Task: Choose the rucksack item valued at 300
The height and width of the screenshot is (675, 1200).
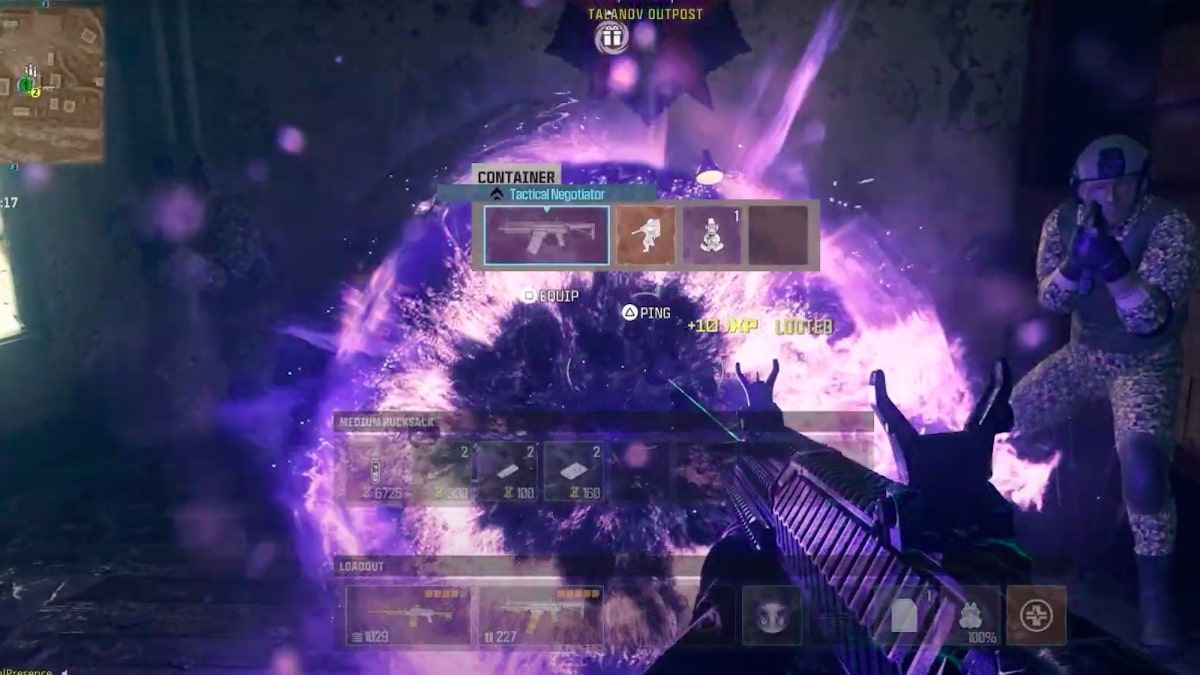Action: tap(443, 471)
